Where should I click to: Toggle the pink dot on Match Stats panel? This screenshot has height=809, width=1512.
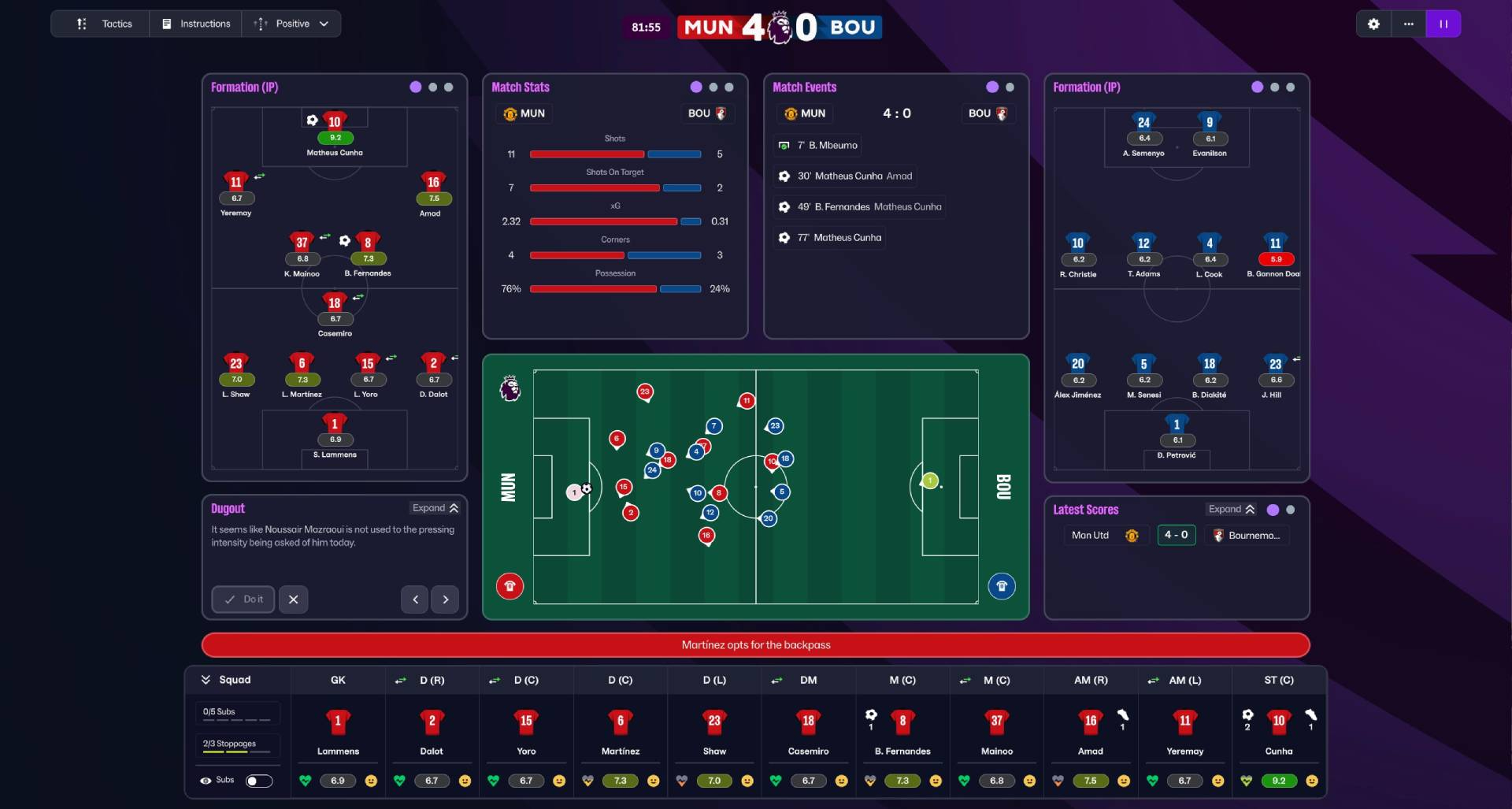click(x=695, y=87)
